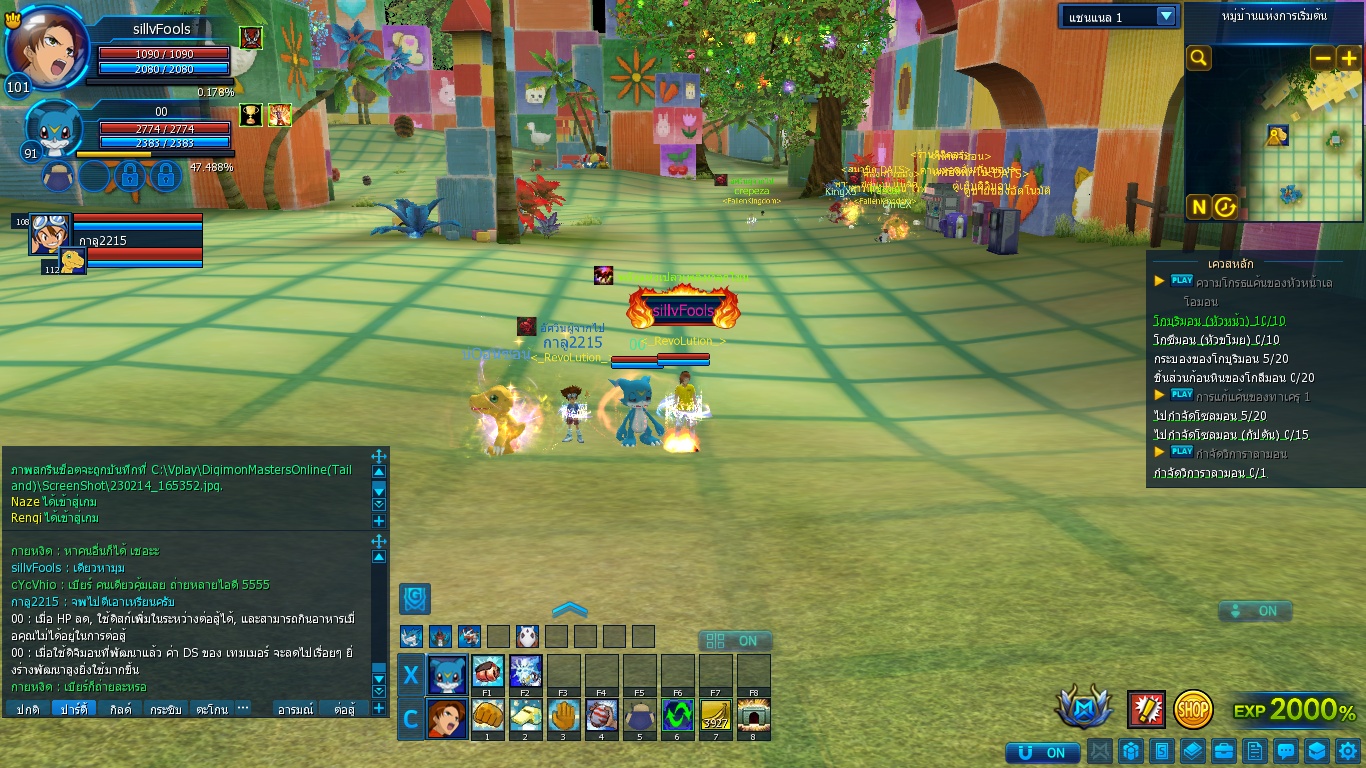Screen dimensions: 1366x768
Task: Select the ตะโกน shout chat tab
Action: tap(211, 709)
